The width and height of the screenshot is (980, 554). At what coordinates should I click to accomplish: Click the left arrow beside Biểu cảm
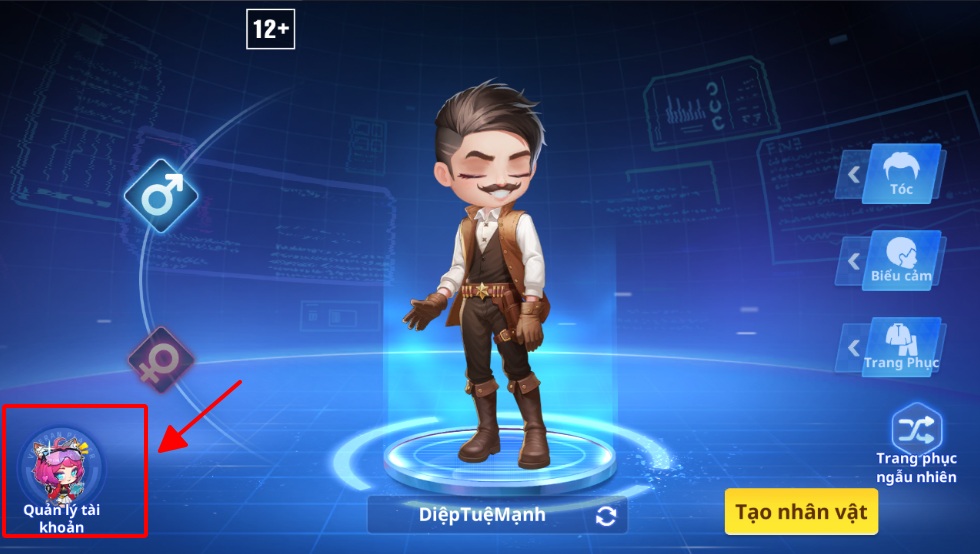(x=853, y=261)
